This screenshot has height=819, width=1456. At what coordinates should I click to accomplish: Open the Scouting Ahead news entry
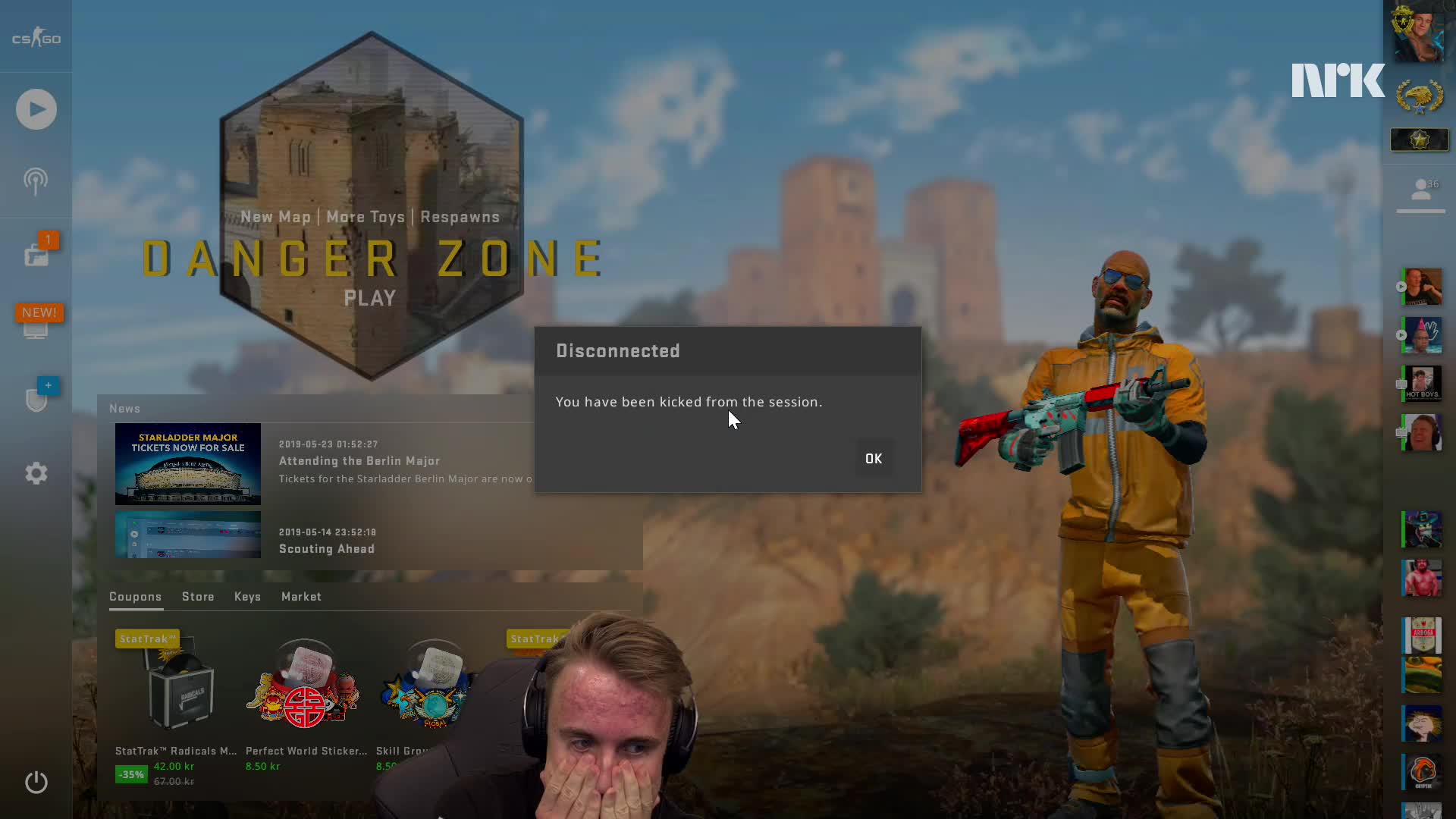coord(327,549)
